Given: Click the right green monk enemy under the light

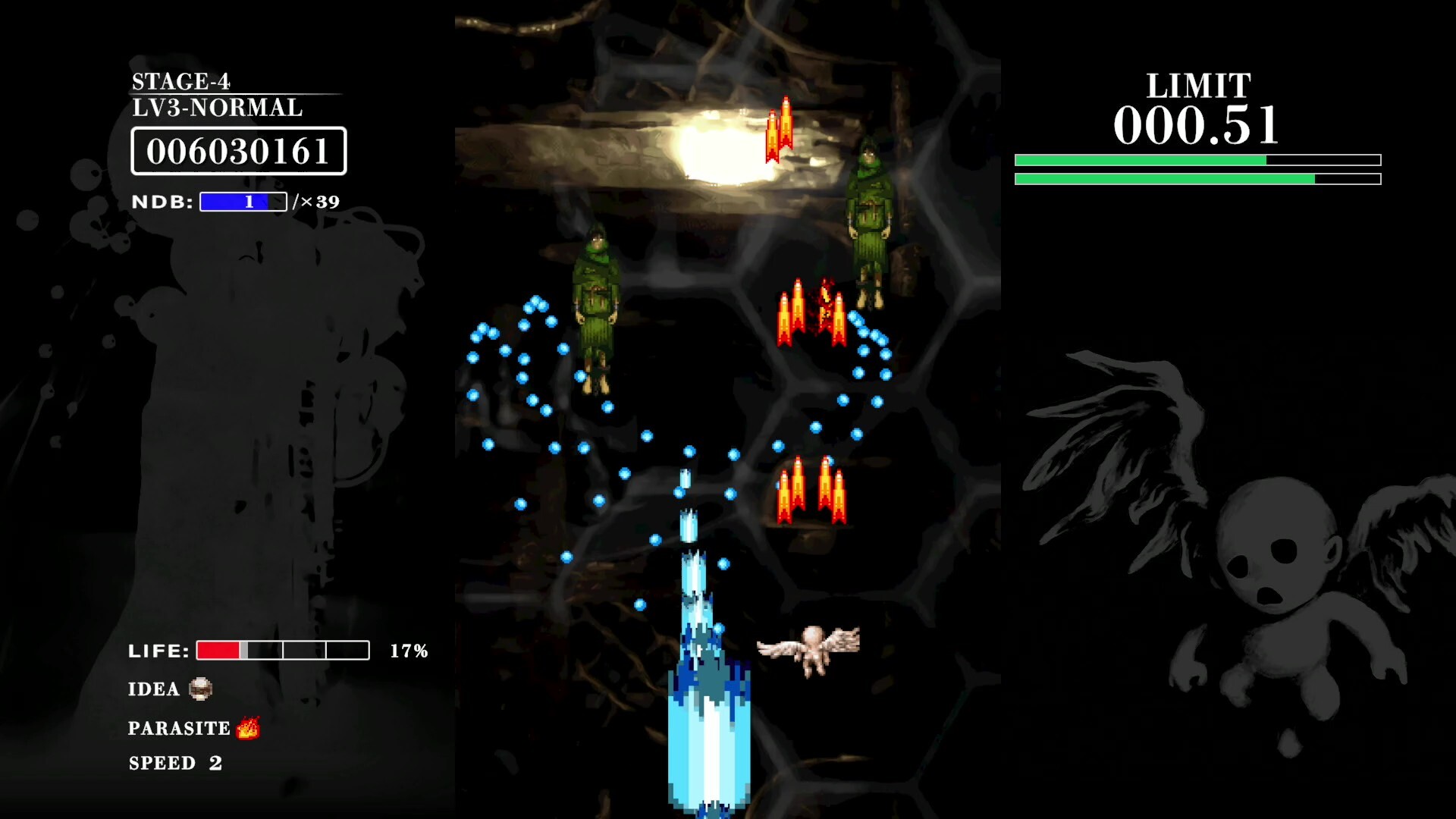Looking at the screenshot, I should click(x=870, y=220).
